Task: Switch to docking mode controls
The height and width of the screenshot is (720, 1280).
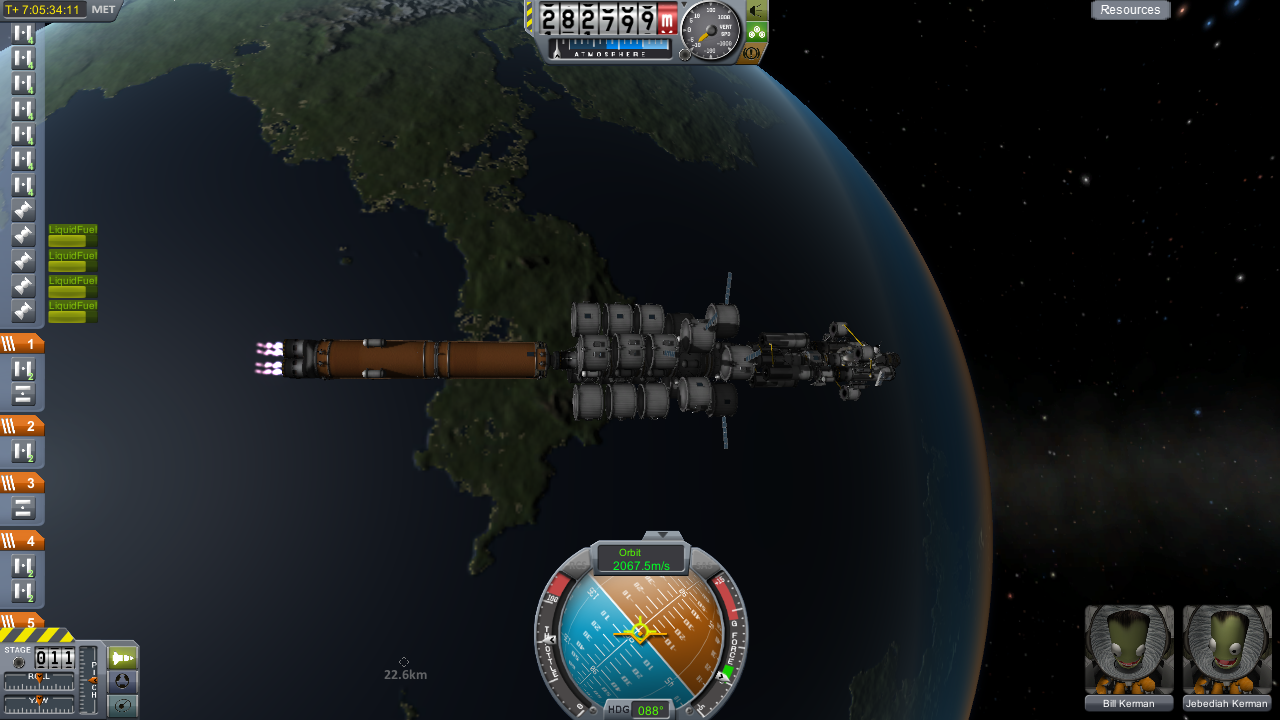Action: (x=122, y=682)
